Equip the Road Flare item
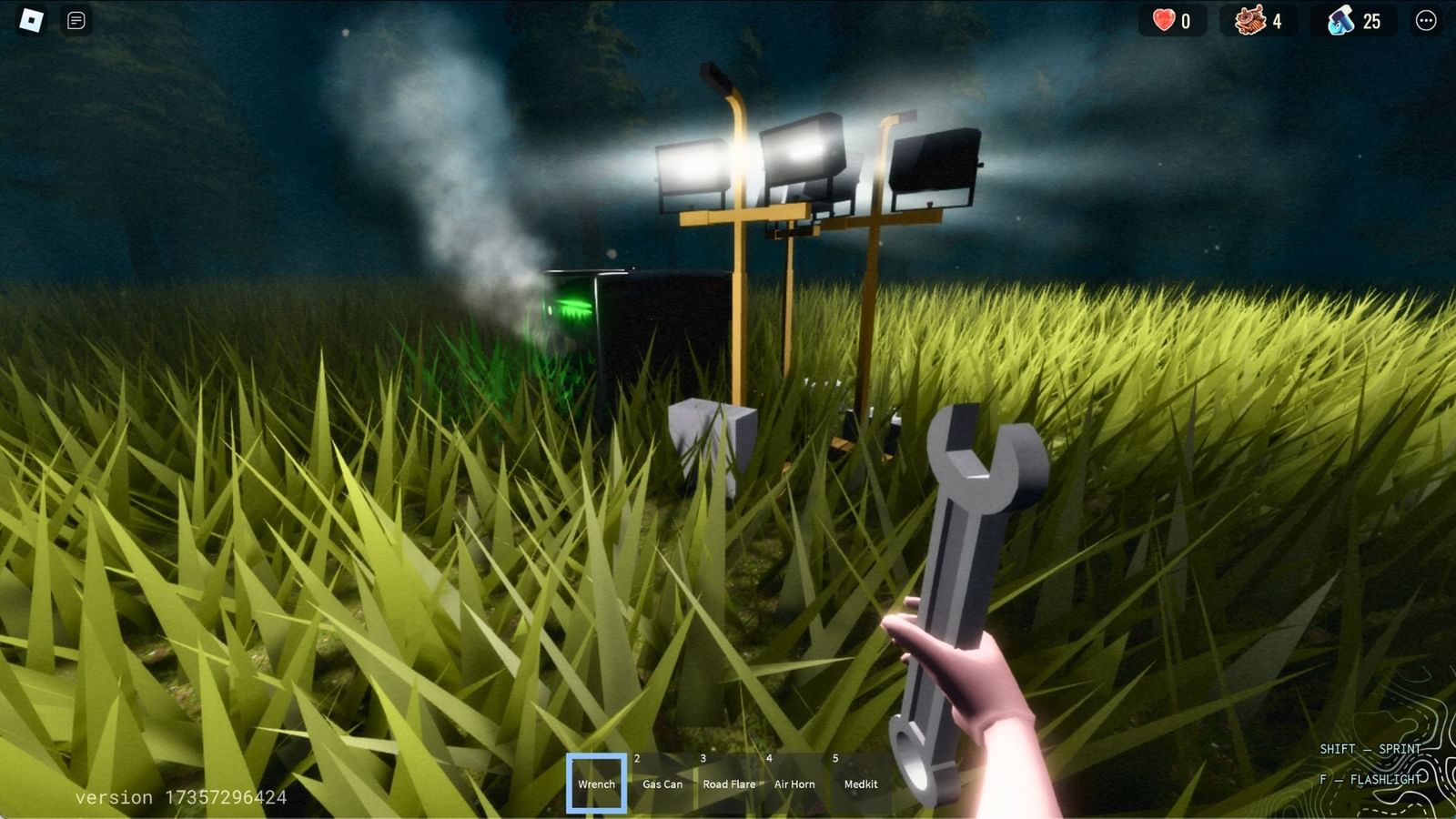Viewport: 1456px width, 819px height. coord(728,784)
